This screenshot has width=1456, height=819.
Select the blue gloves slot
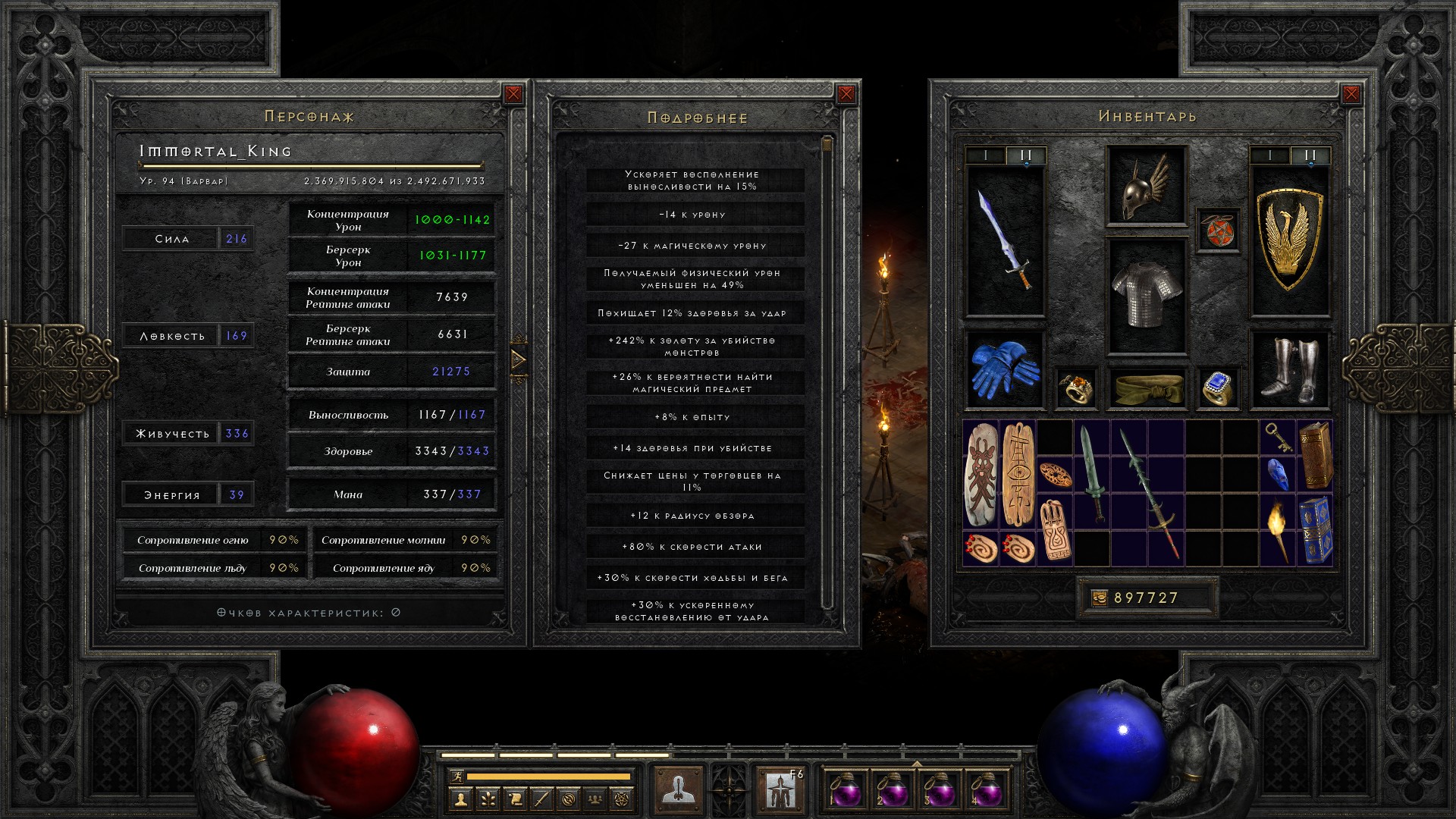pos(1005,369)
